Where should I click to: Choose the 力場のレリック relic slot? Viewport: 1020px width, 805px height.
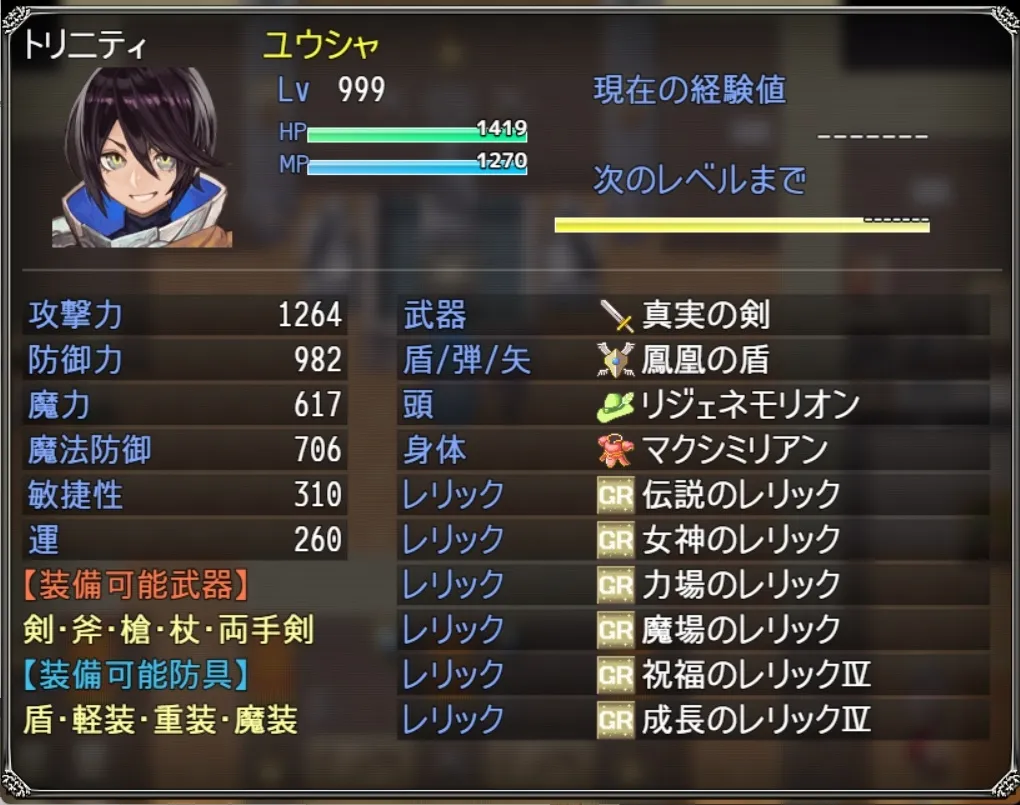point(740,584)
